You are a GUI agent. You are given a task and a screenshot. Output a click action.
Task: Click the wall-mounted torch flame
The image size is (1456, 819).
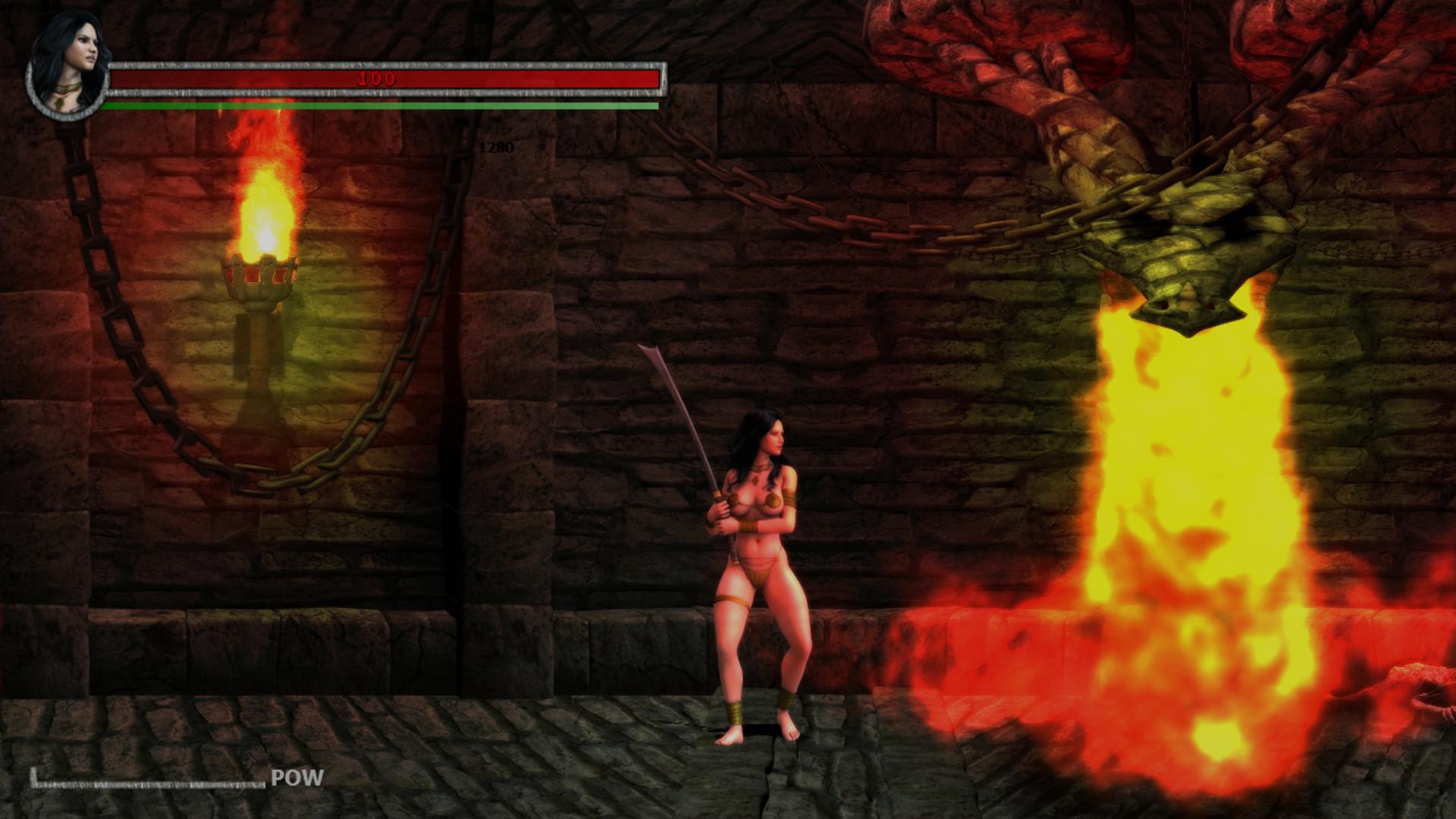pyautogui.click(x=265, y=212)
